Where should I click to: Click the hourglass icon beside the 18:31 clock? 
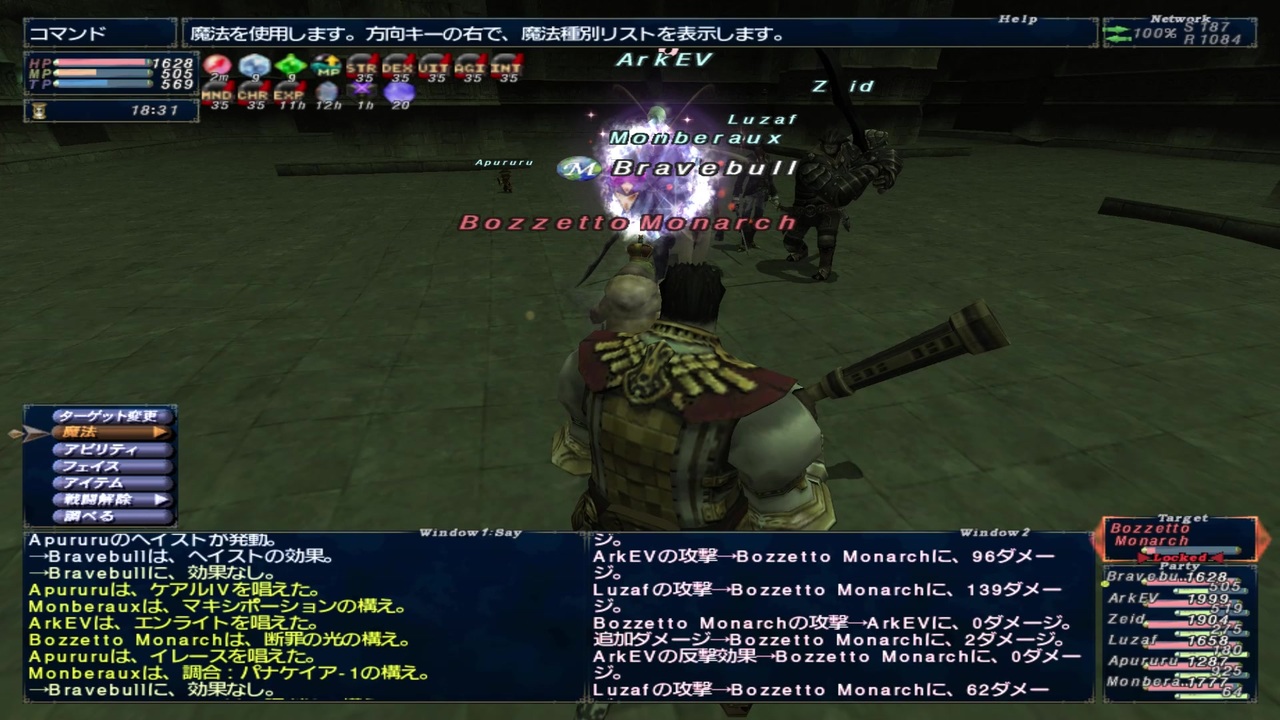coord(37,109)
